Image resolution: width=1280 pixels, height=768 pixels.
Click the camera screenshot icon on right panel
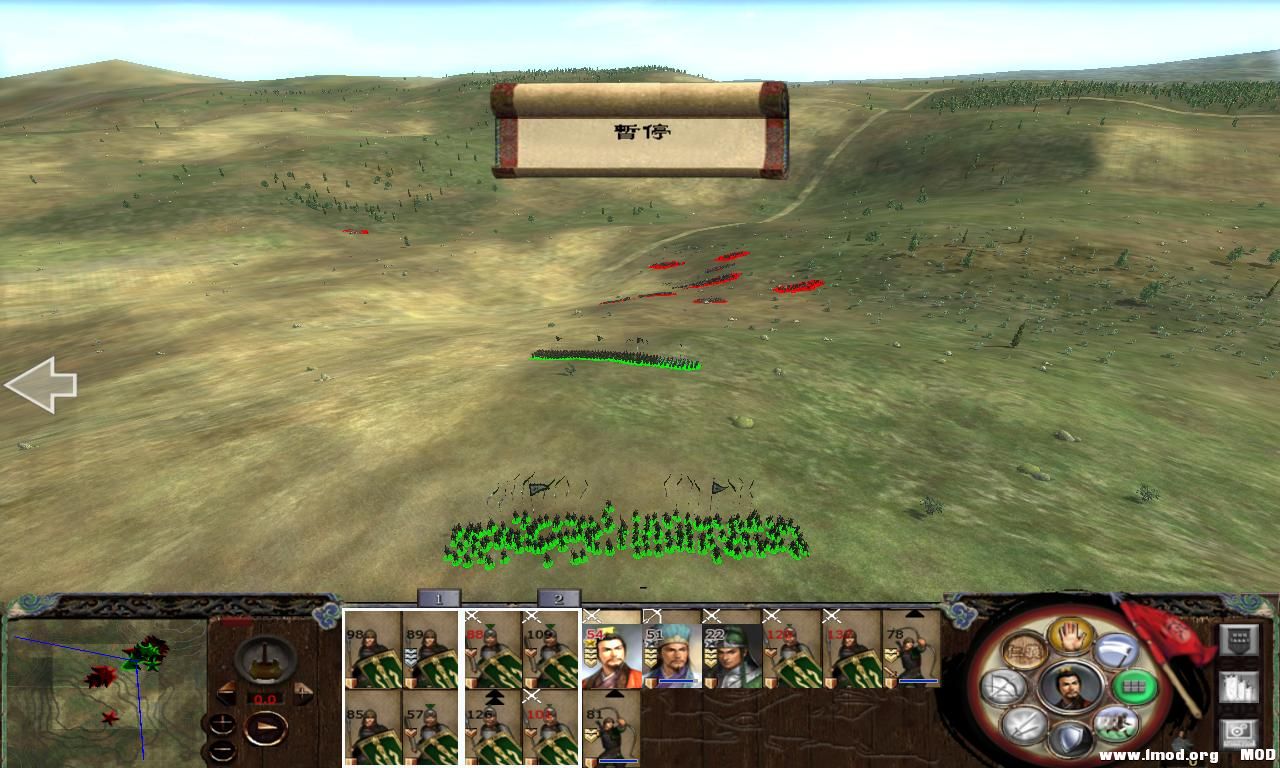pyautogui.click(x=1239, y=731)
